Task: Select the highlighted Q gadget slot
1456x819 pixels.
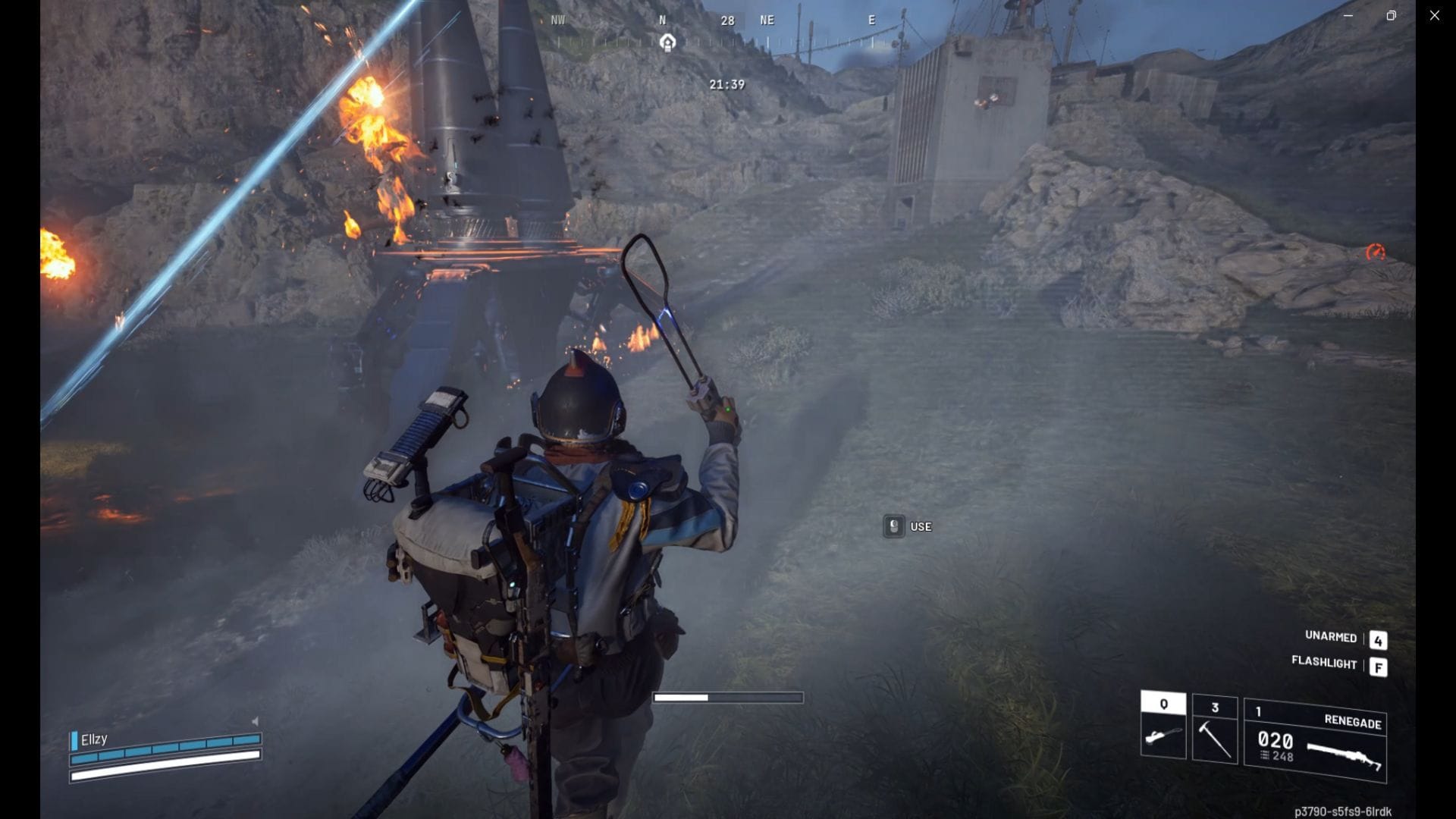Action: (1163, 725)
